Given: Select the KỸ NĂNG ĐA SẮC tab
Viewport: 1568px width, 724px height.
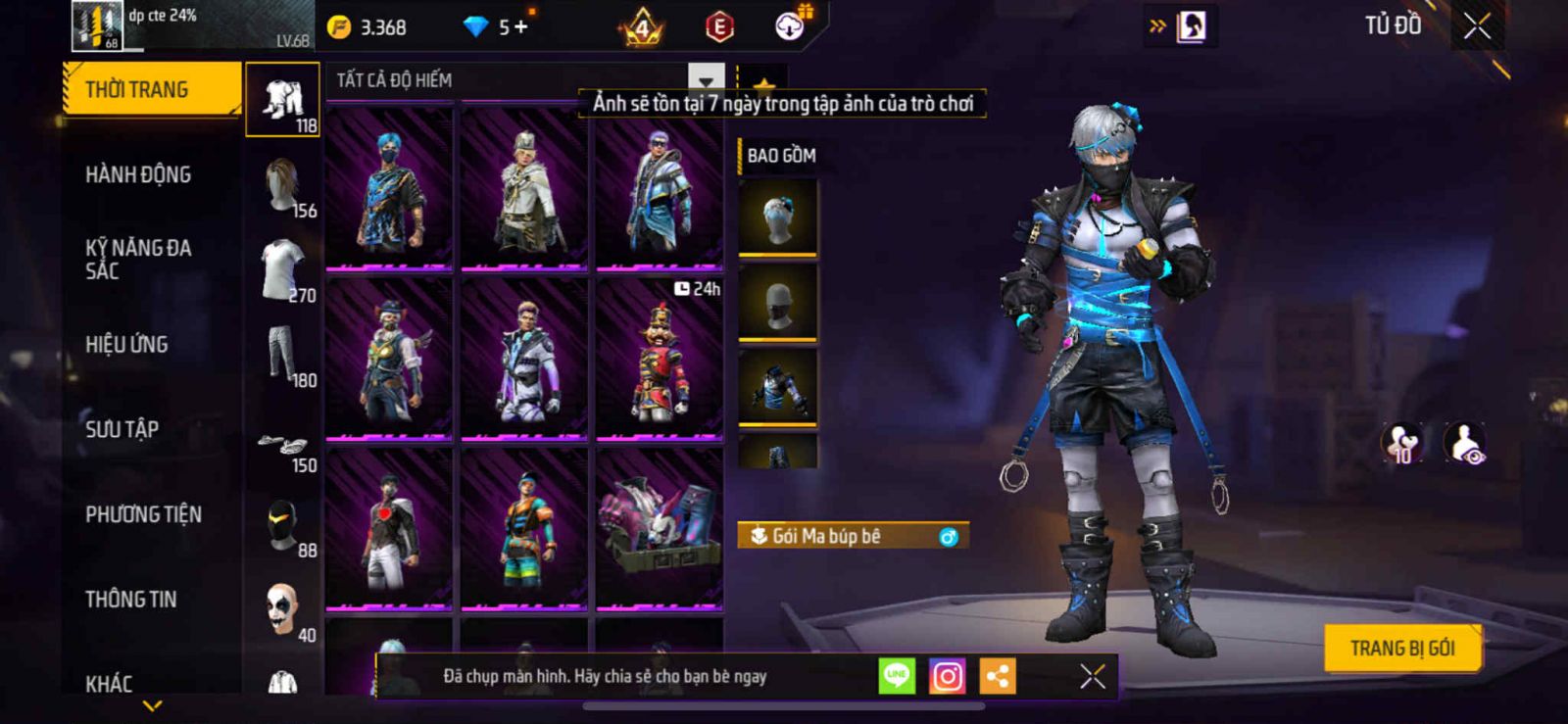Looking at the screenshot, I should click(138, 260).
